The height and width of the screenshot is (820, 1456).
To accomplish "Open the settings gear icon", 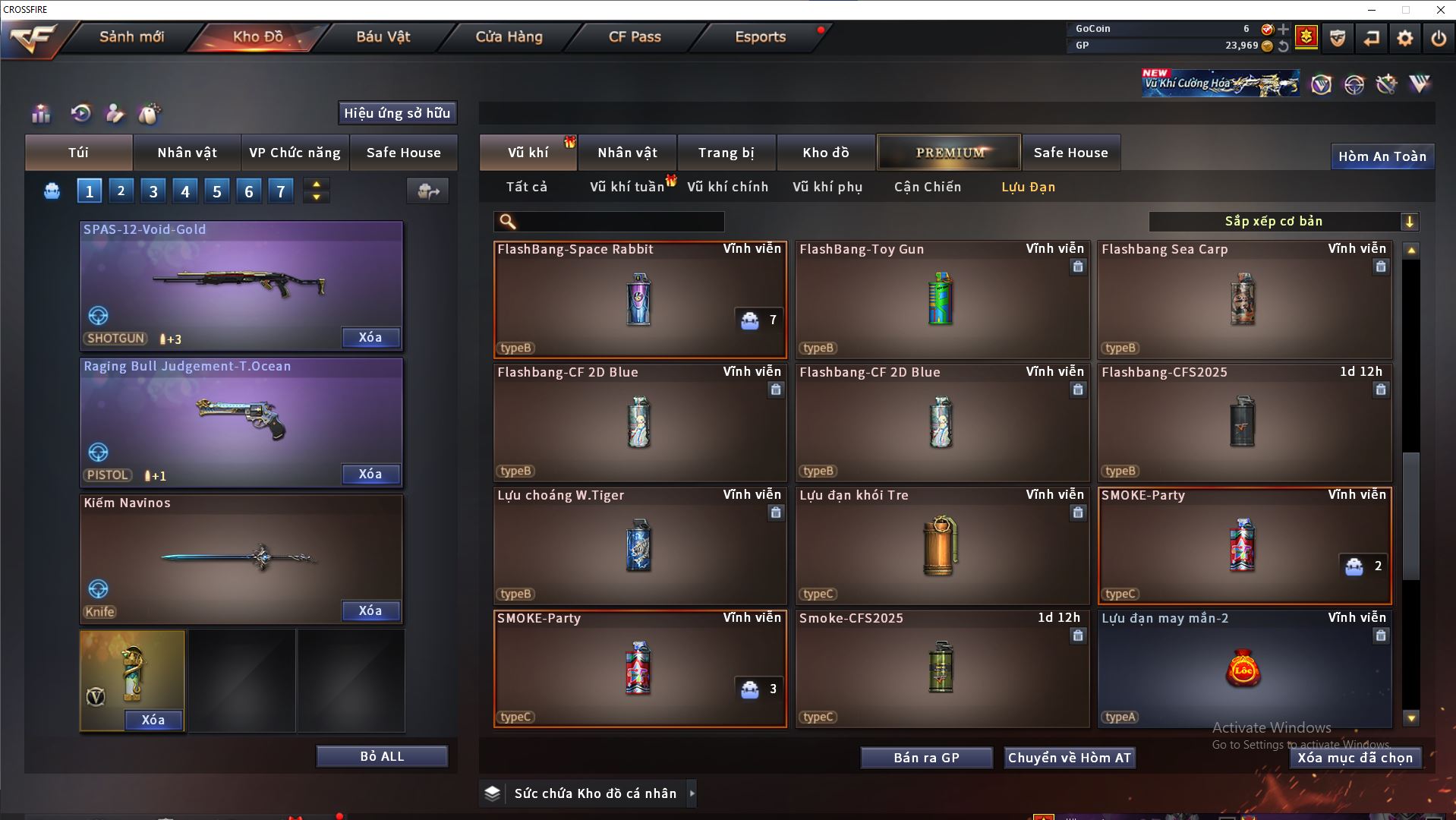I will pyautogui.click(x=1404, y=38).
